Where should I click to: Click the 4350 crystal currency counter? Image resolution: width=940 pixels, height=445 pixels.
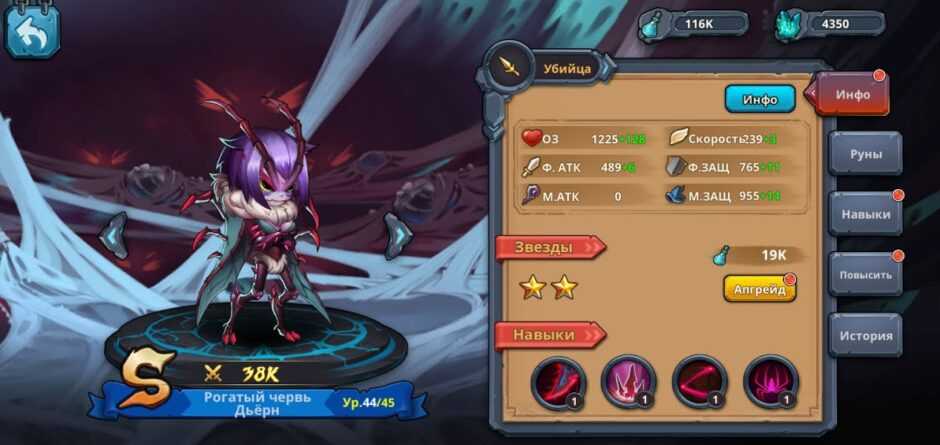(x=832, y=24)
